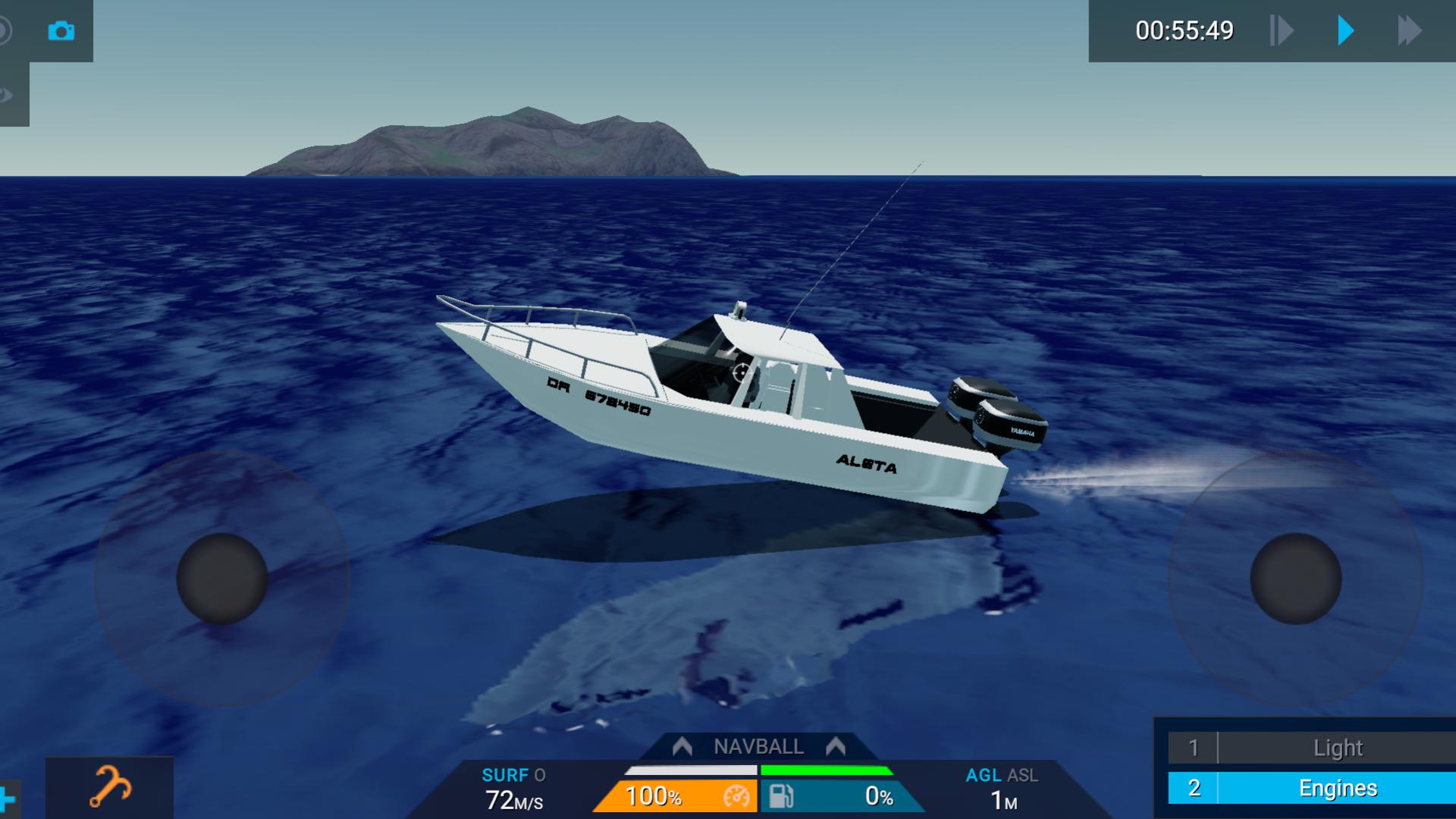Click the blue play time button
The height and width of the screenshot is (819, 1456).
1345,31
